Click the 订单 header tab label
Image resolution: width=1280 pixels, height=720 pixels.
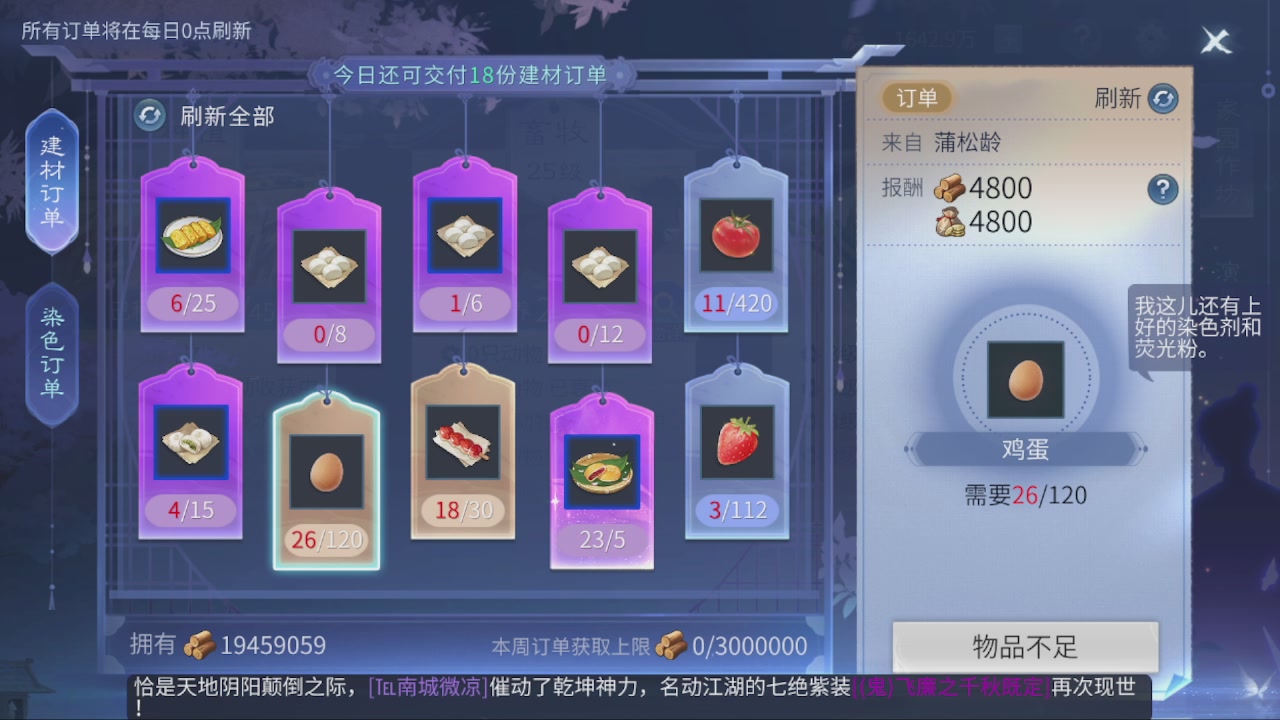(x=918, y=99)
